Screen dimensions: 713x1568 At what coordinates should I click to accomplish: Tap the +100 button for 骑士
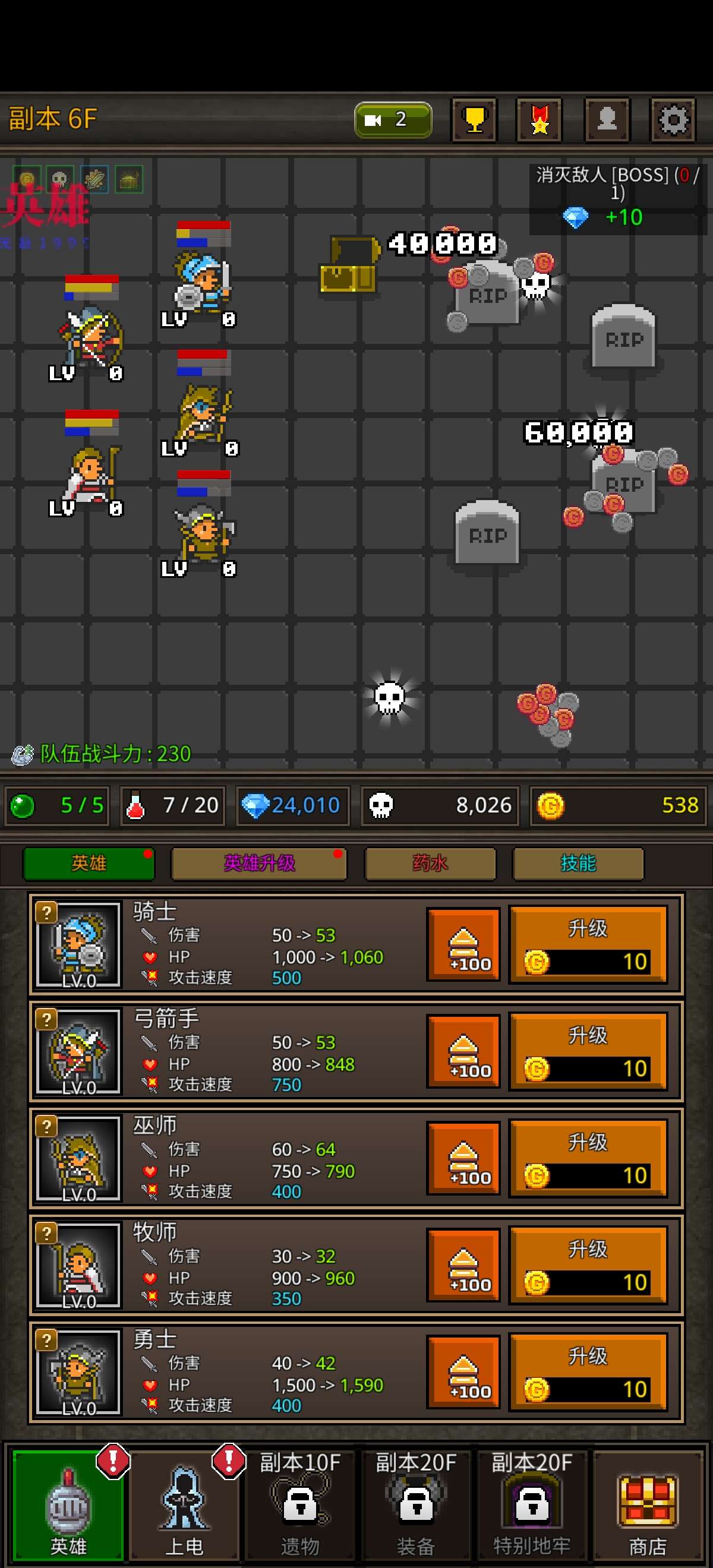click(463, 945)
